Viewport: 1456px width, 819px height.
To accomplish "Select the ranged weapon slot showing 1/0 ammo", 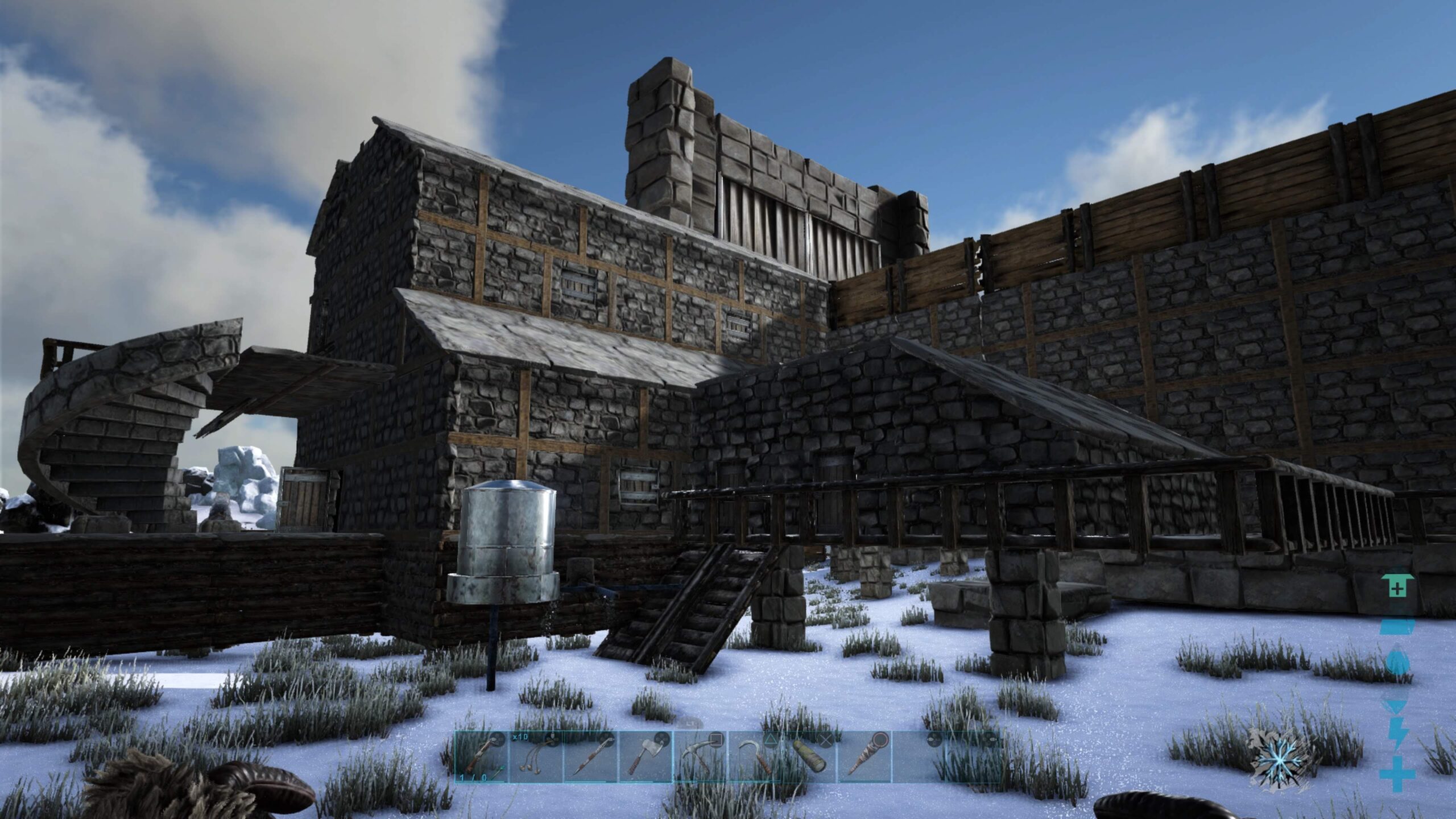I will (481, 757).
